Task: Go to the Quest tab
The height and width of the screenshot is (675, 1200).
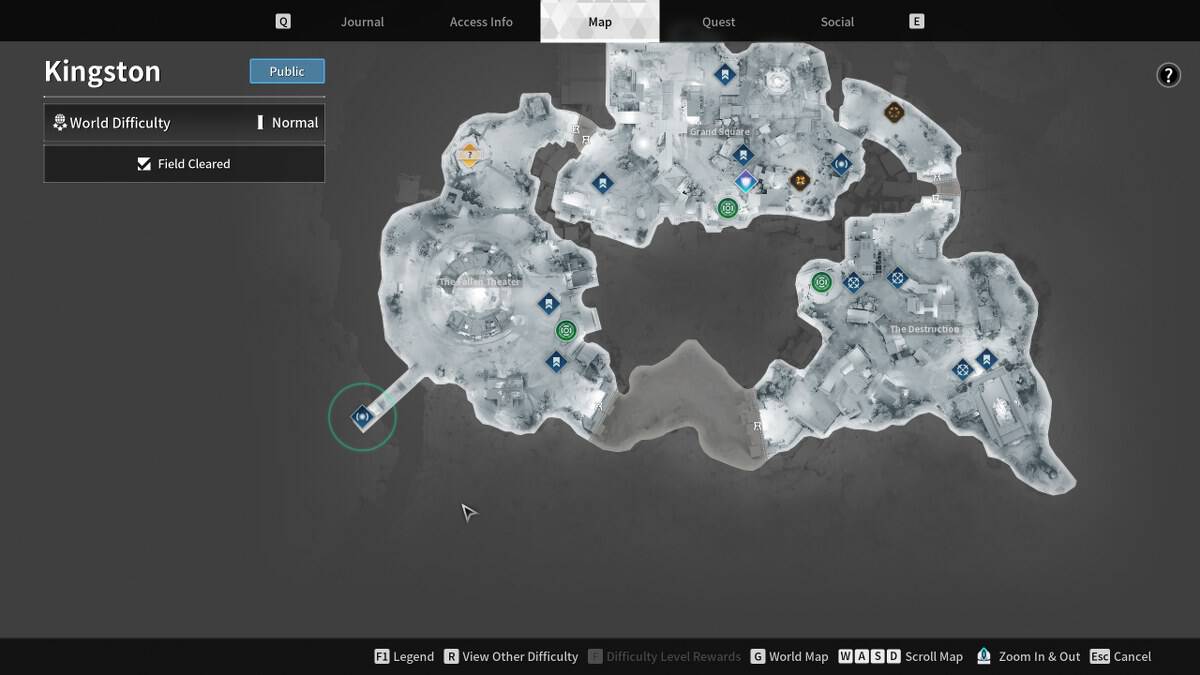Action: (x=718, y=22)
